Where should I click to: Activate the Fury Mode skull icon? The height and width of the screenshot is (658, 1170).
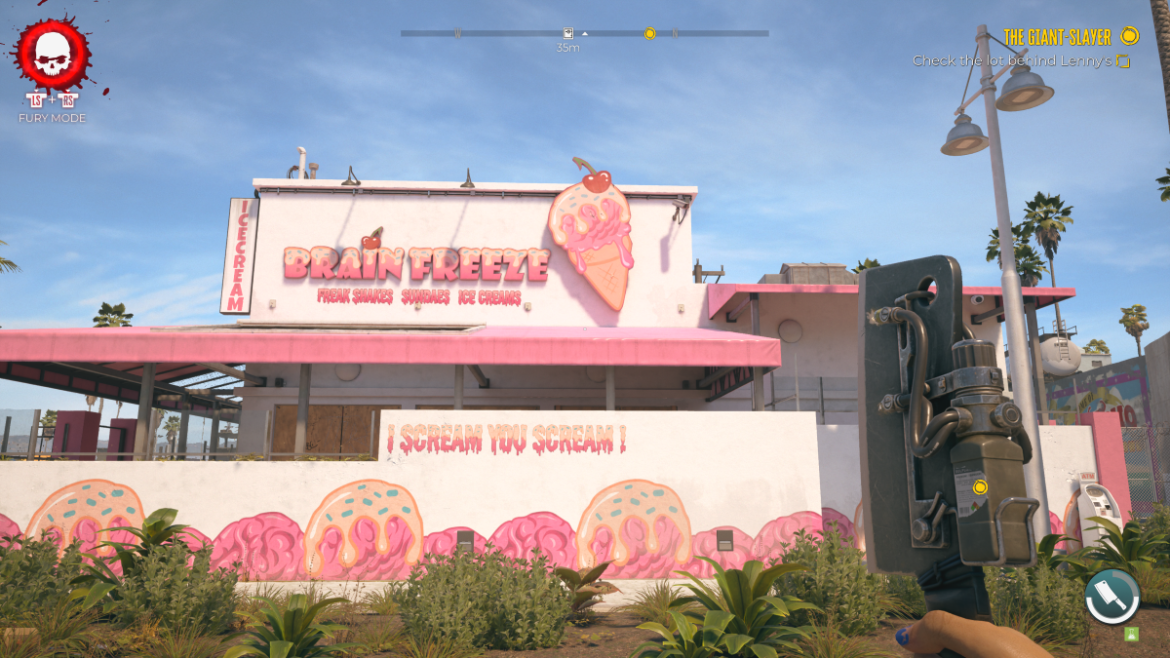(x=52, y=56)
